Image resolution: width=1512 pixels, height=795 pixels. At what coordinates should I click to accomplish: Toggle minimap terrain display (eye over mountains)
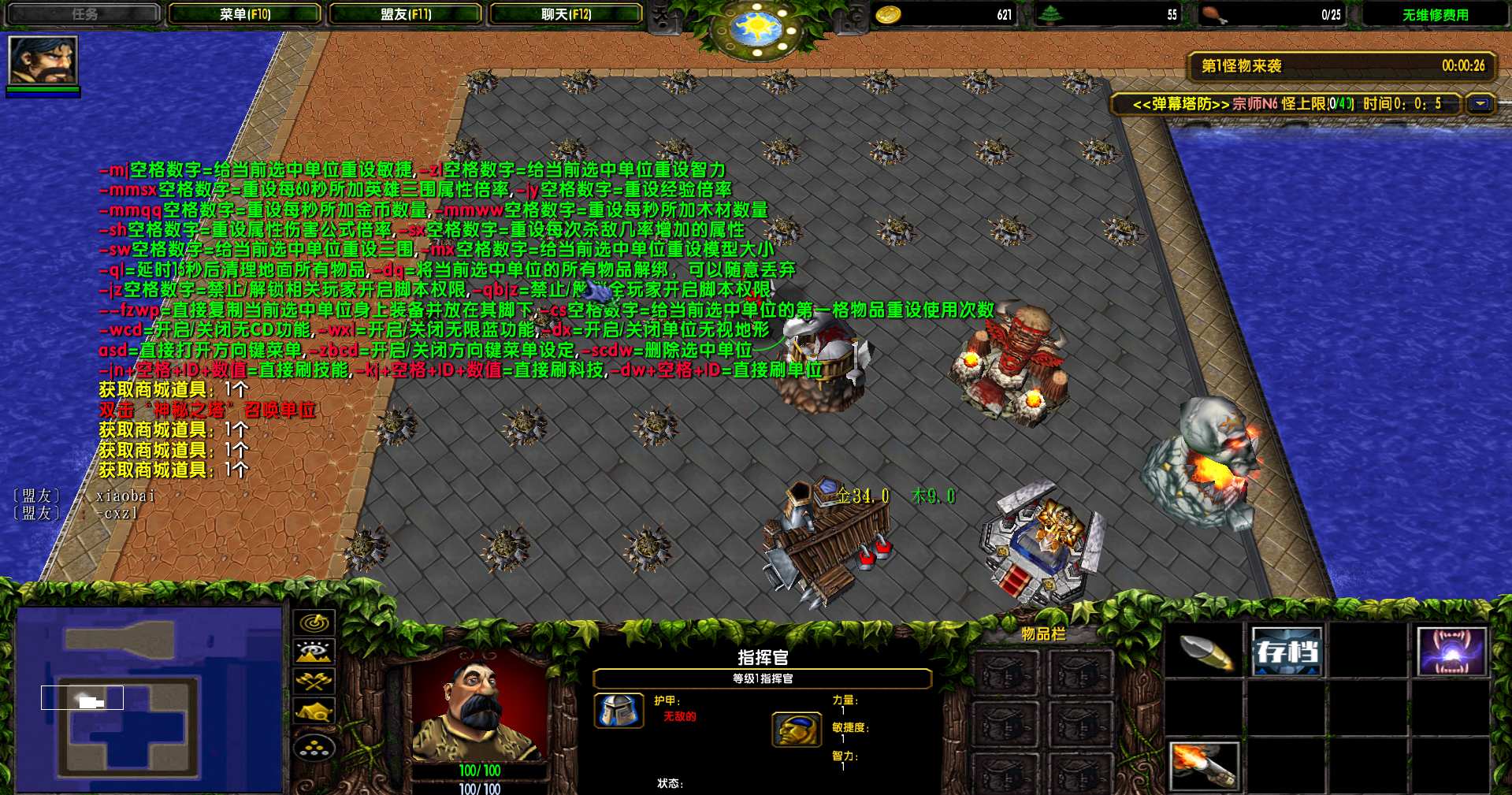point(314,652)
